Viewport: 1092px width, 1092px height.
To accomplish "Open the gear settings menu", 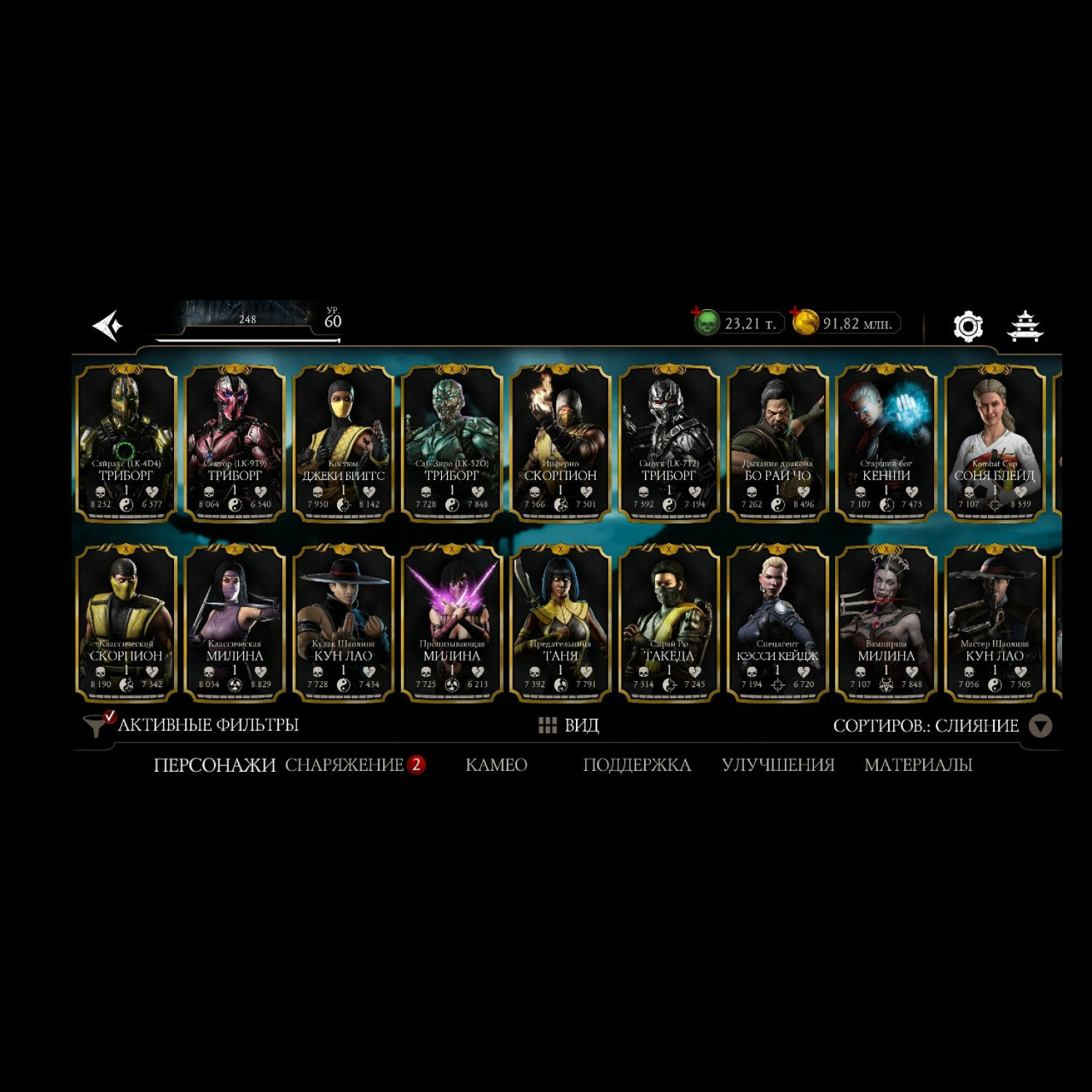I will click(968, 326).
